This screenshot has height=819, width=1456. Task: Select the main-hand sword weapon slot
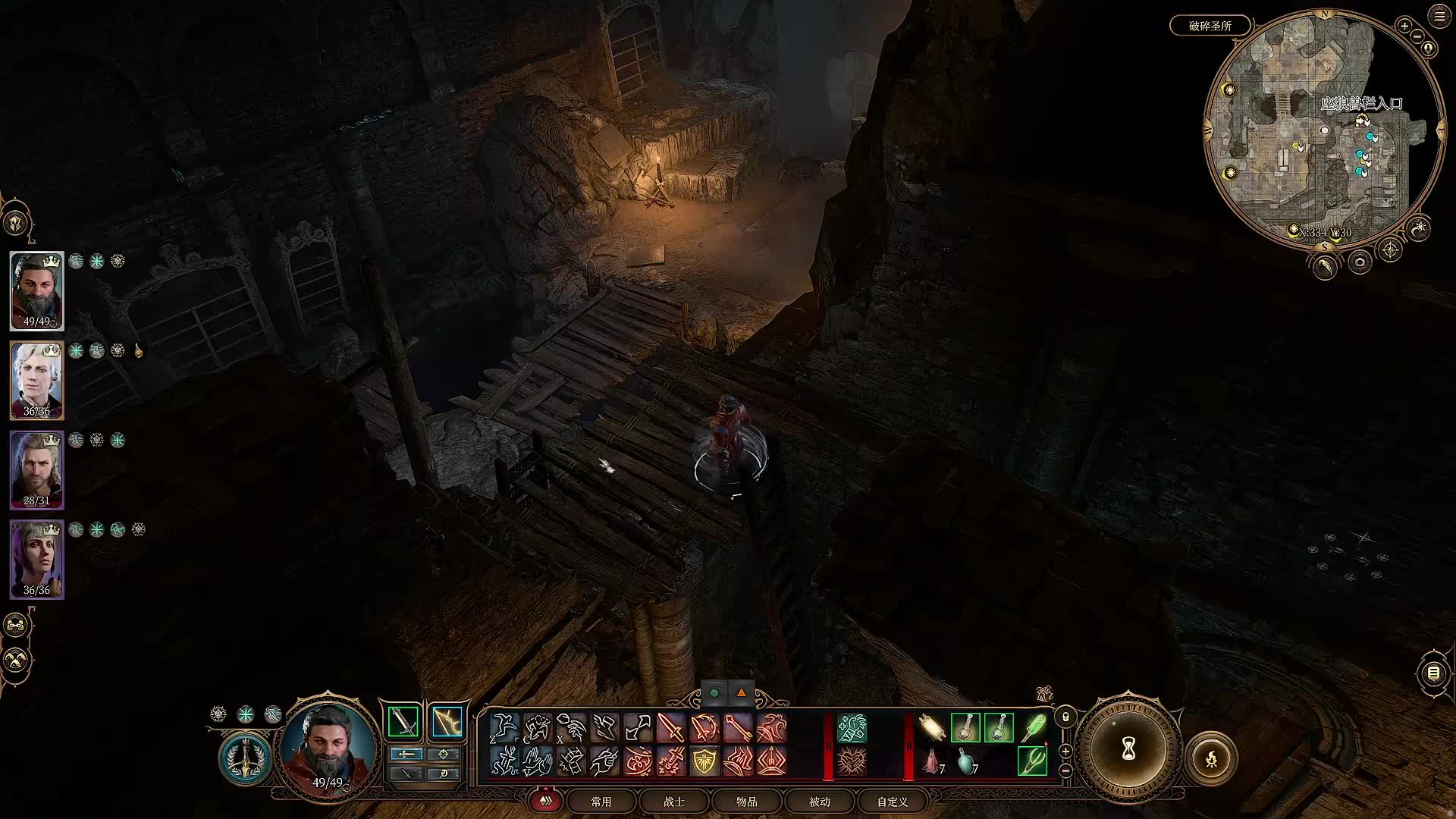403,722
